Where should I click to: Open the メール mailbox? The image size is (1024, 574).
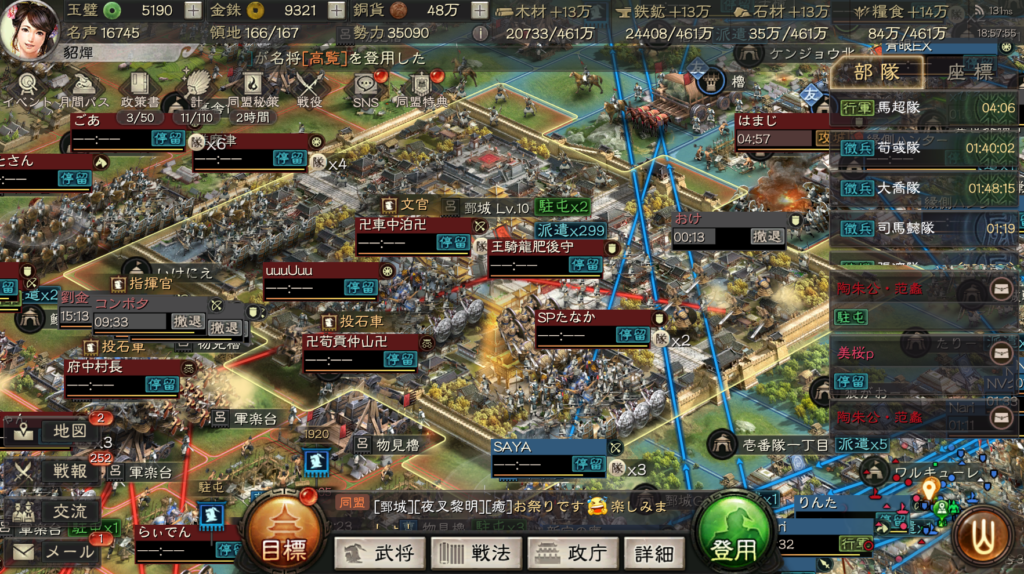coord(56,550)
